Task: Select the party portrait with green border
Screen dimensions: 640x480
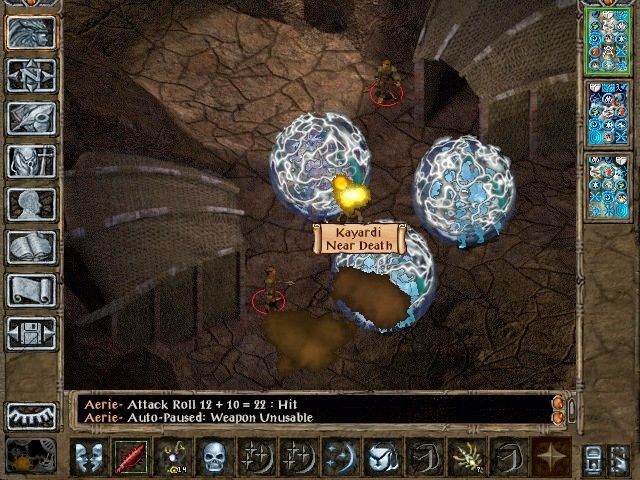Action: [606, 40]
